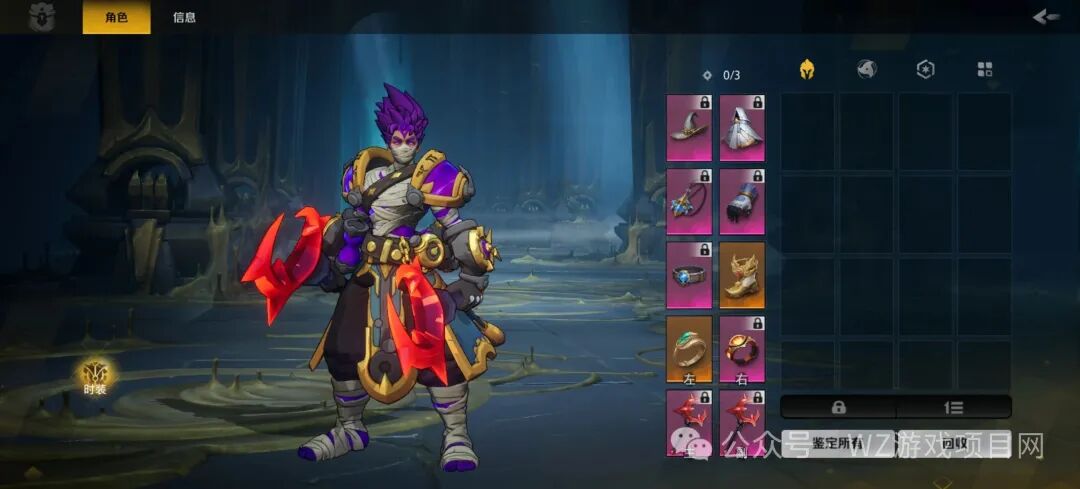Select the left ring (左) slot
This screenshot has height=489, width=1080.
(x=689, y=349)
